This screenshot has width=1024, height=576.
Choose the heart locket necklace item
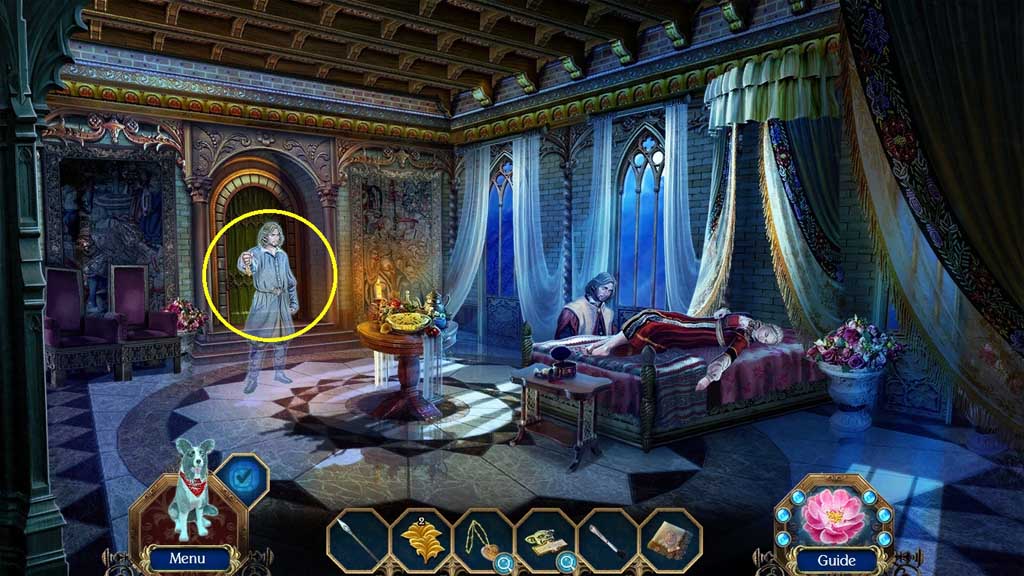482,540
